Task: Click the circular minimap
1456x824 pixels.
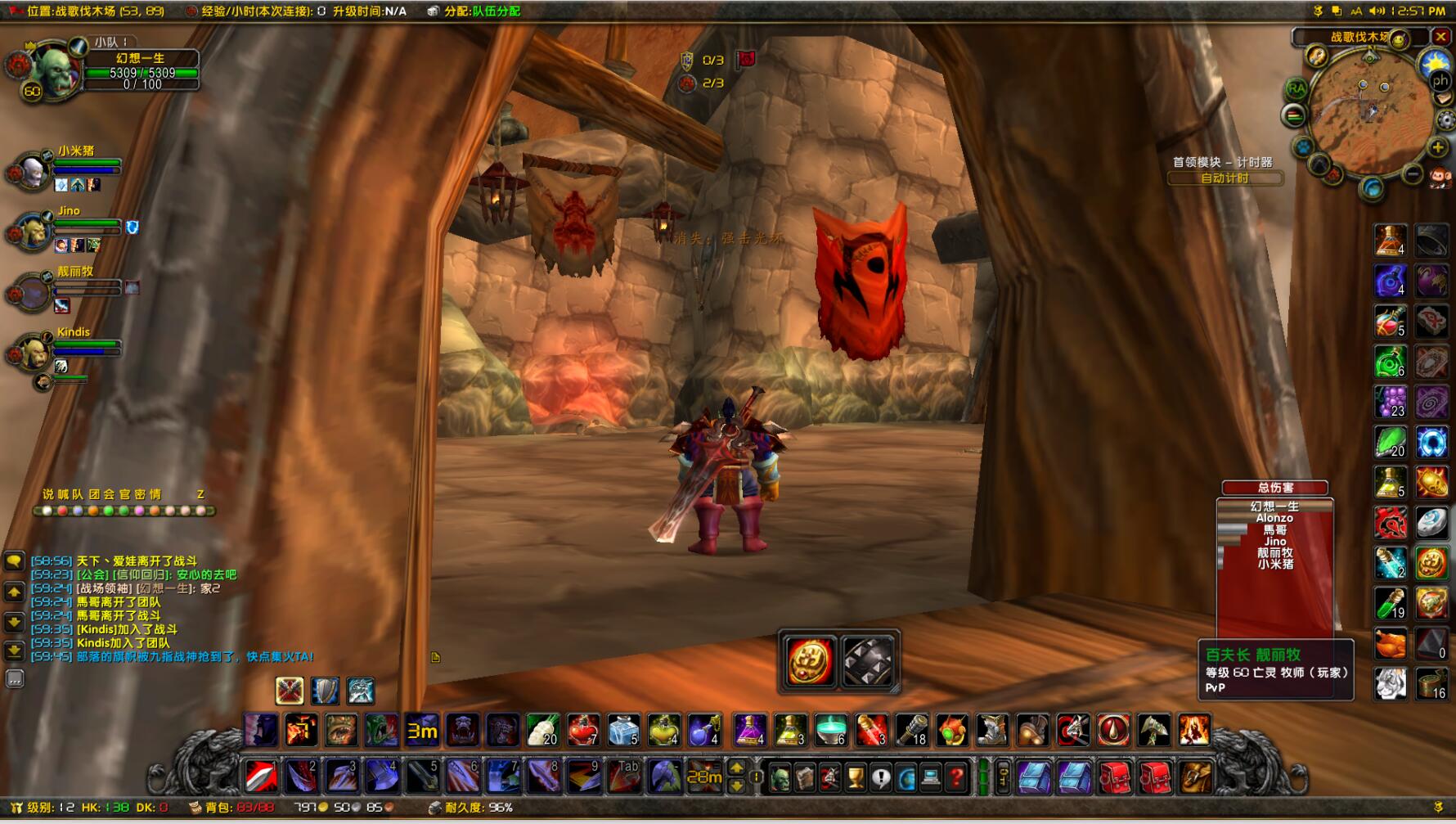Action: 1369,110
